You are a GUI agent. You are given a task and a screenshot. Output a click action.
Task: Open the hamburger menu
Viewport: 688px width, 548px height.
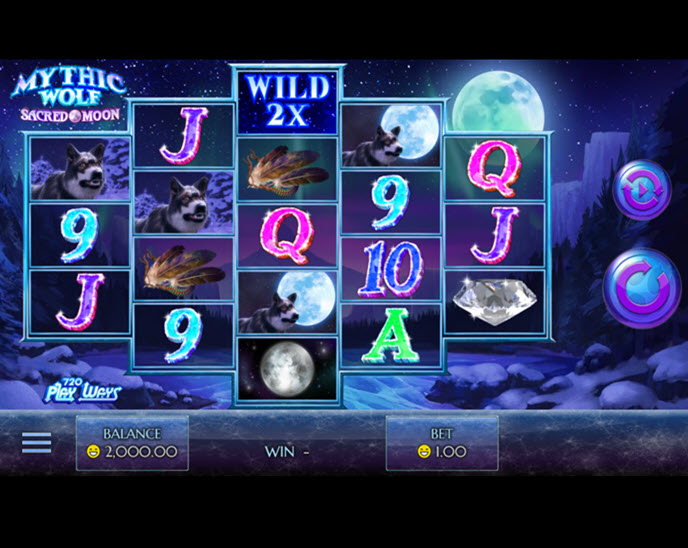[x=36, y=442]
